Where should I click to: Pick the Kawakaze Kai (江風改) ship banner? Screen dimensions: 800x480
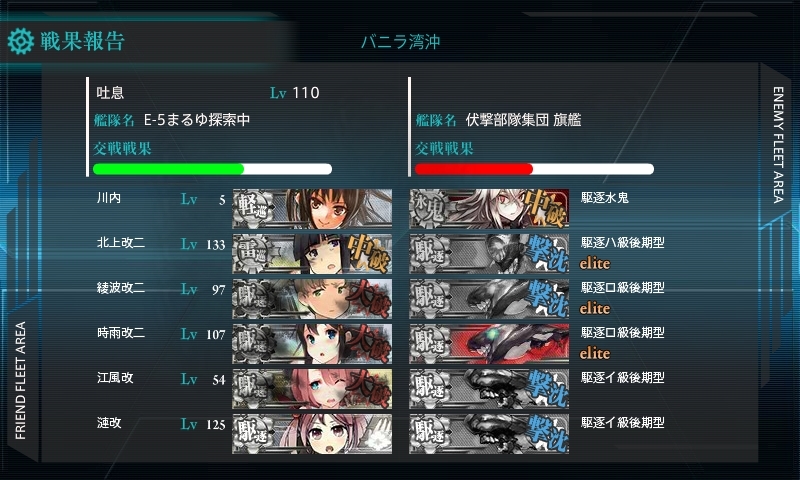point(311,387)
